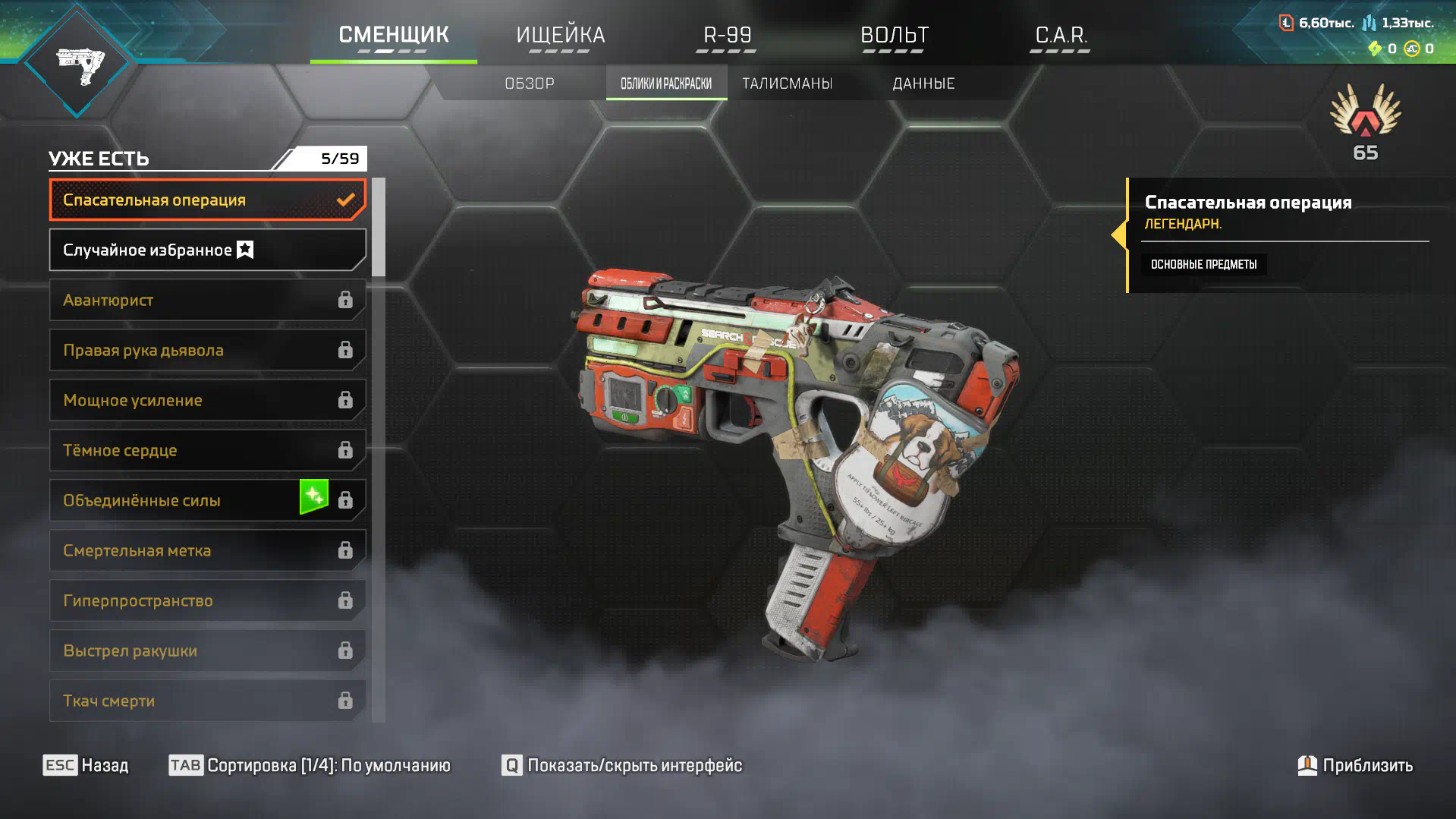Open the ВОЛЬТ weapon tab
Image resolution: width=1456 pixels, height=819 pixels.
894,36
